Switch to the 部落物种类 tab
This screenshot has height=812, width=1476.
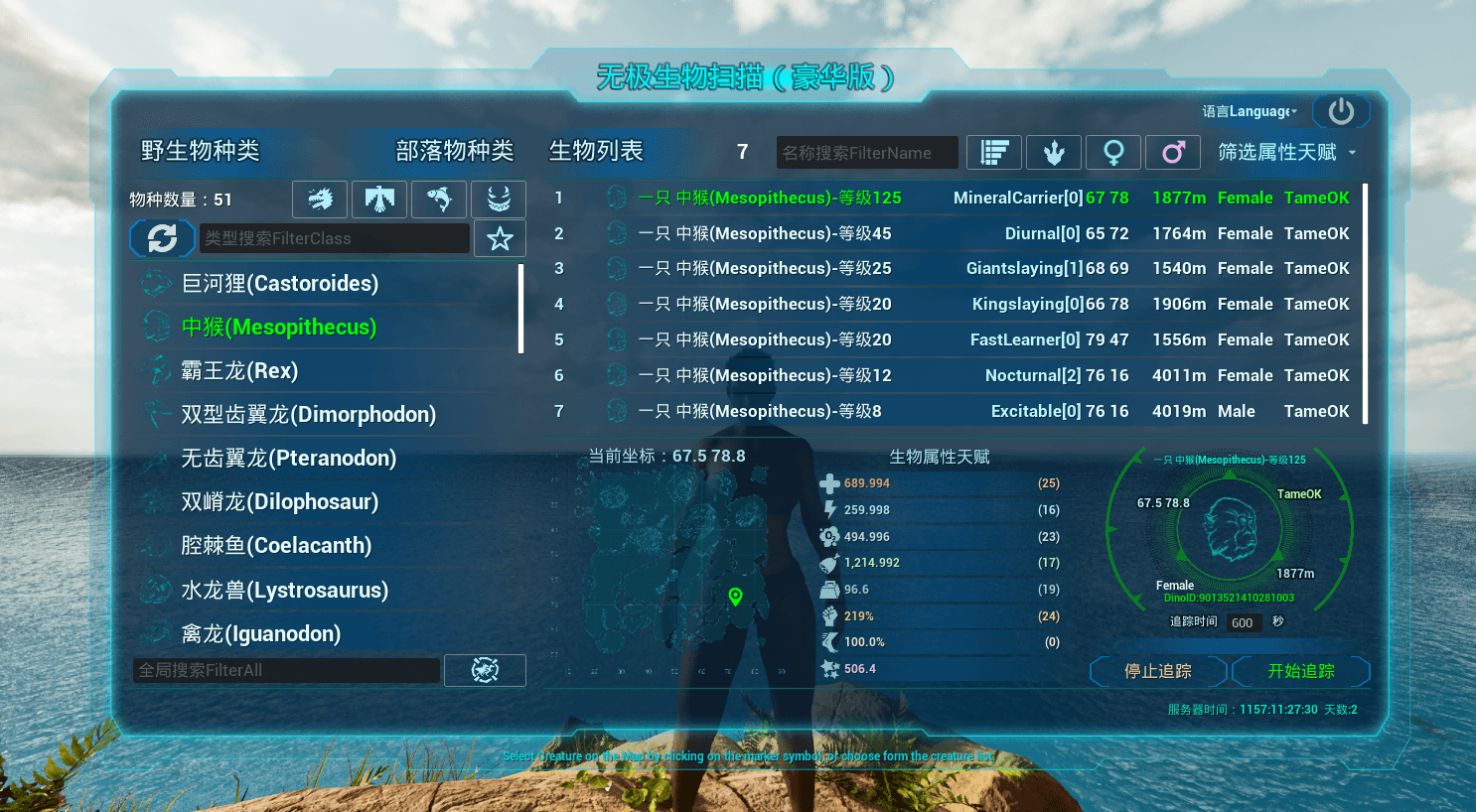[x=454, y=151]
